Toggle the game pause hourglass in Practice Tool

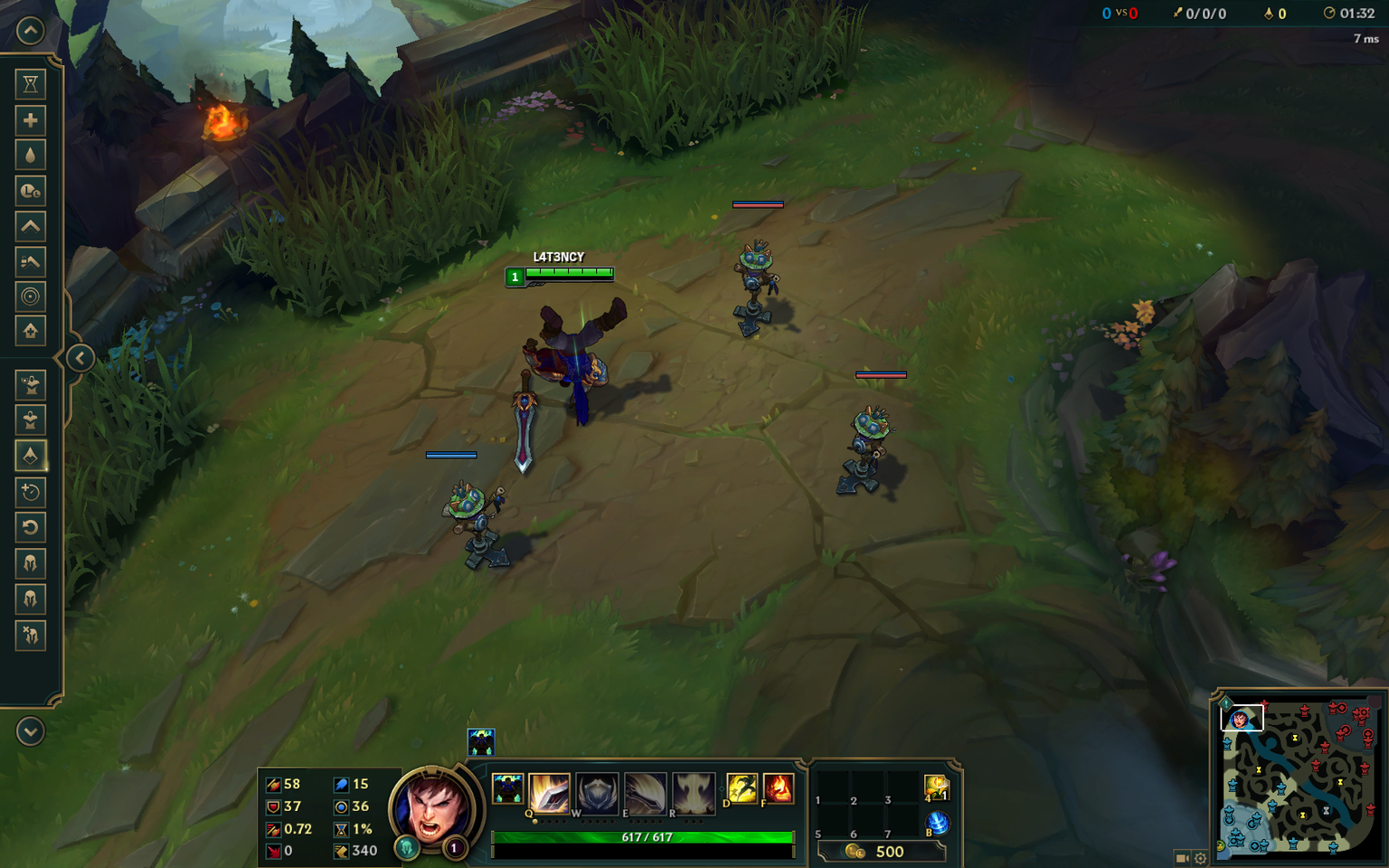30,83
